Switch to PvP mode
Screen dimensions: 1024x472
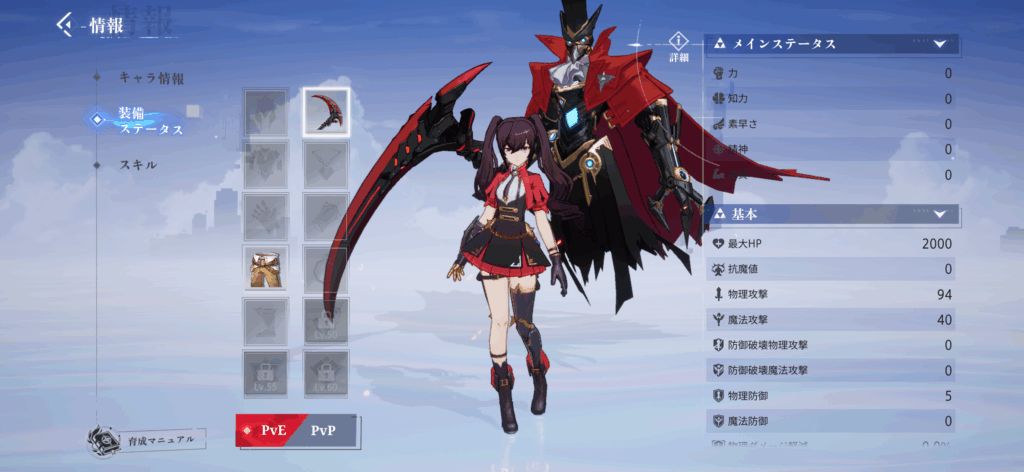click(324, 430)
